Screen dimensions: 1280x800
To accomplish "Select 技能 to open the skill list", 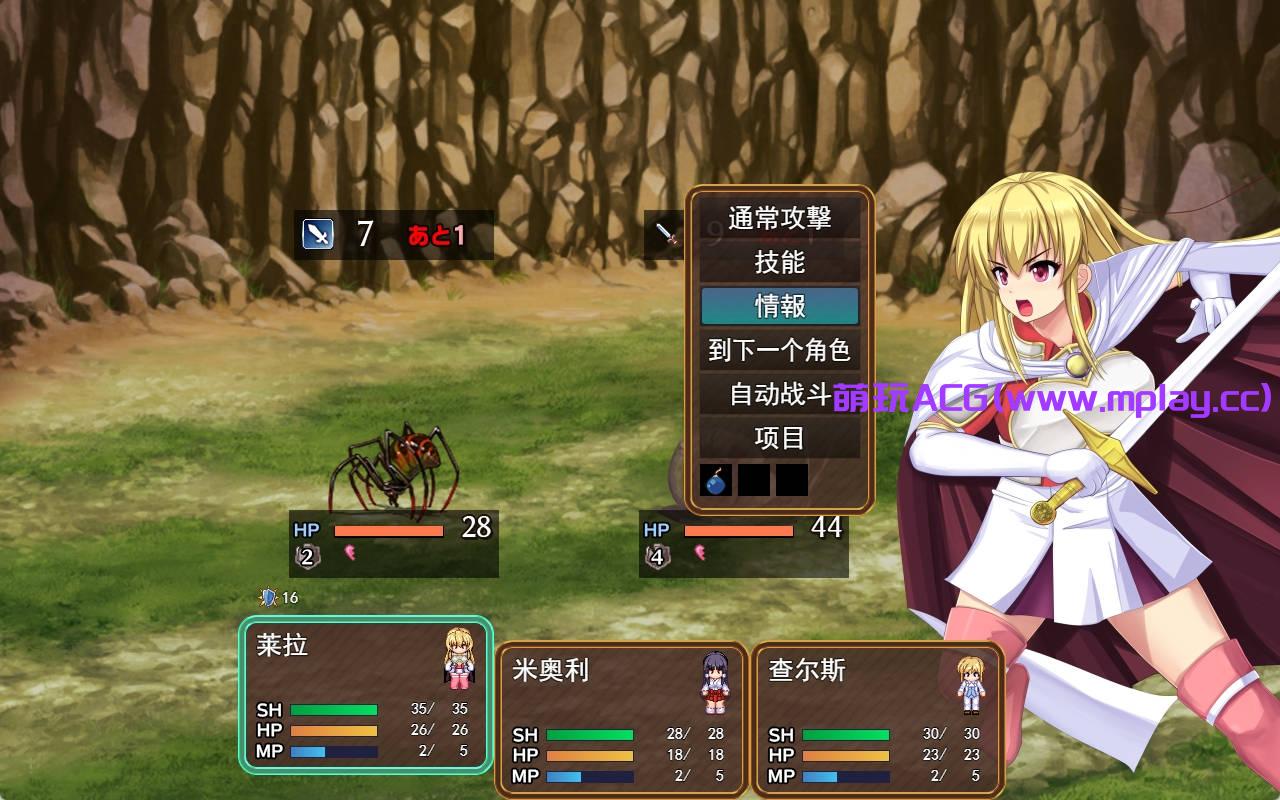I will point(780,262).
